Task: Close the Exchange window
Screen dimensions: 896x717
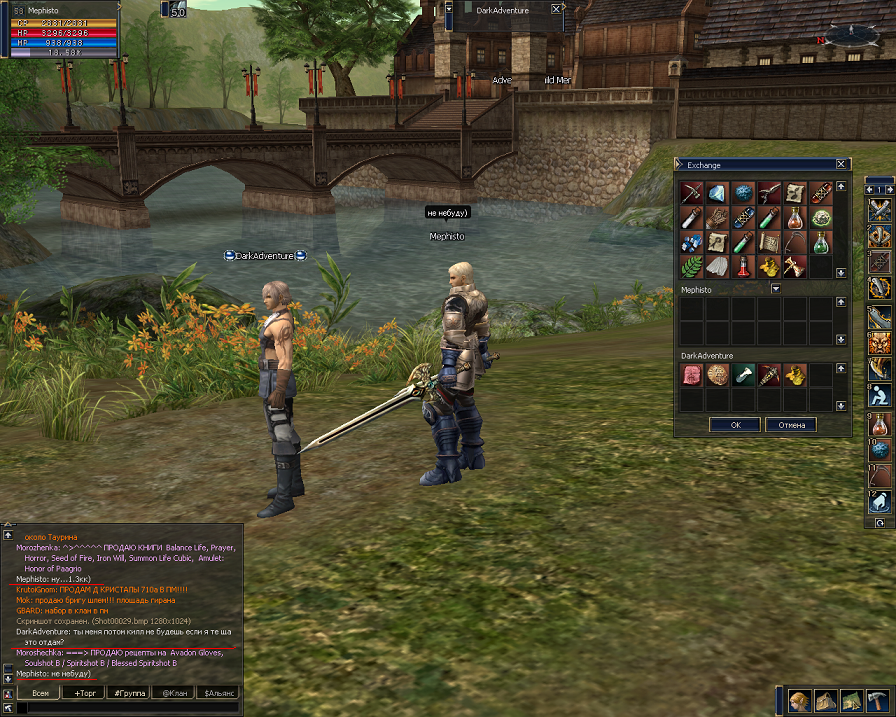Action: (841, 165)
